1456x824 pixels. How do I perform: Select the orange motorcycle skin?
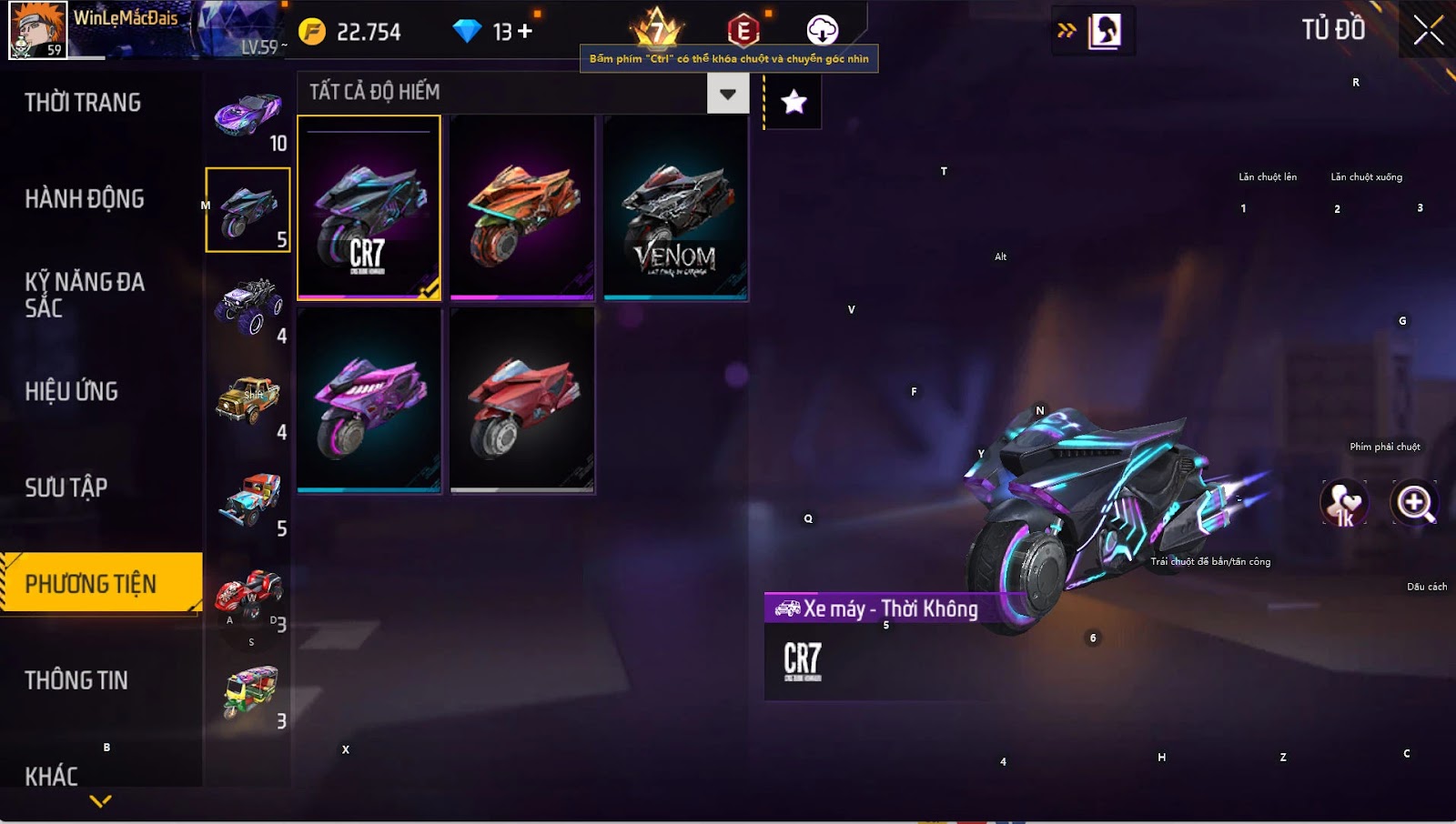[x=522, y=207]
